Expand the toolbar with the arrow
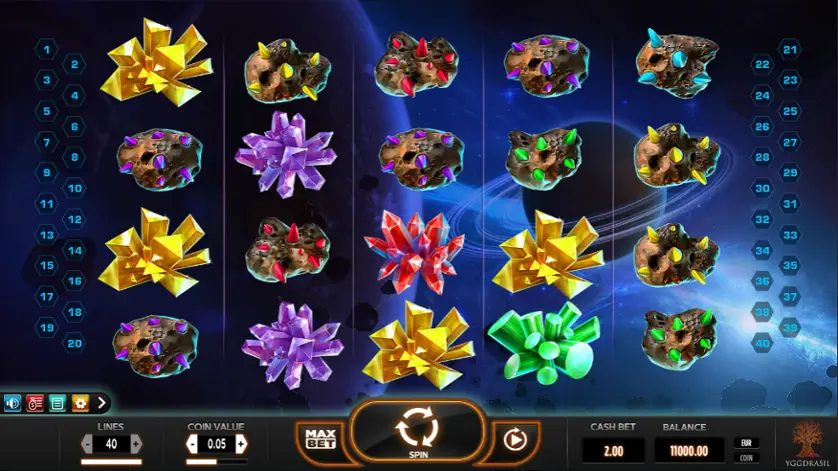Image resolution: width=838 pixels, height=471 pixels. (x=101, y=404)
